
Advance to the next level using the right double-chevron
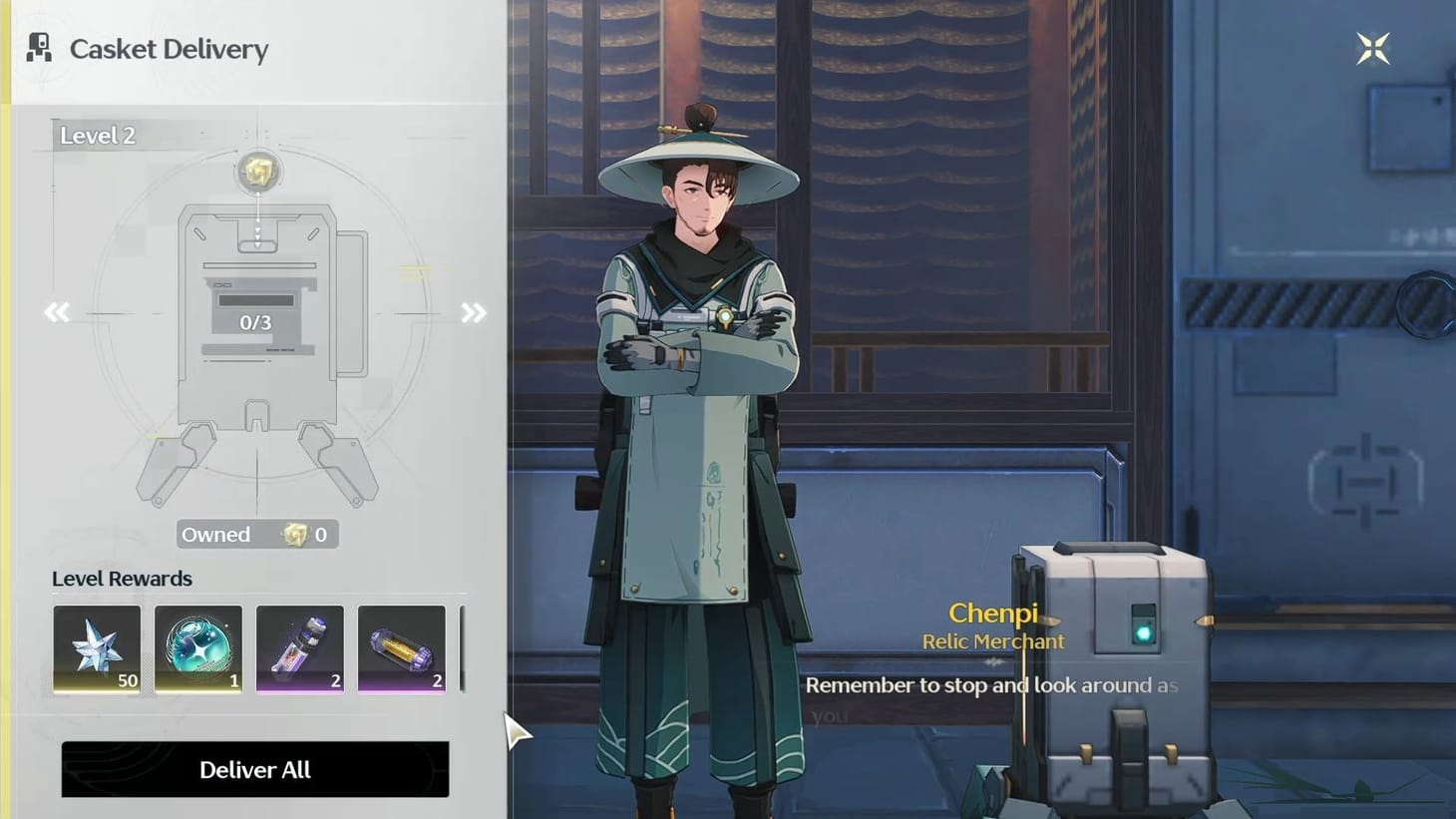pos(473,312)
